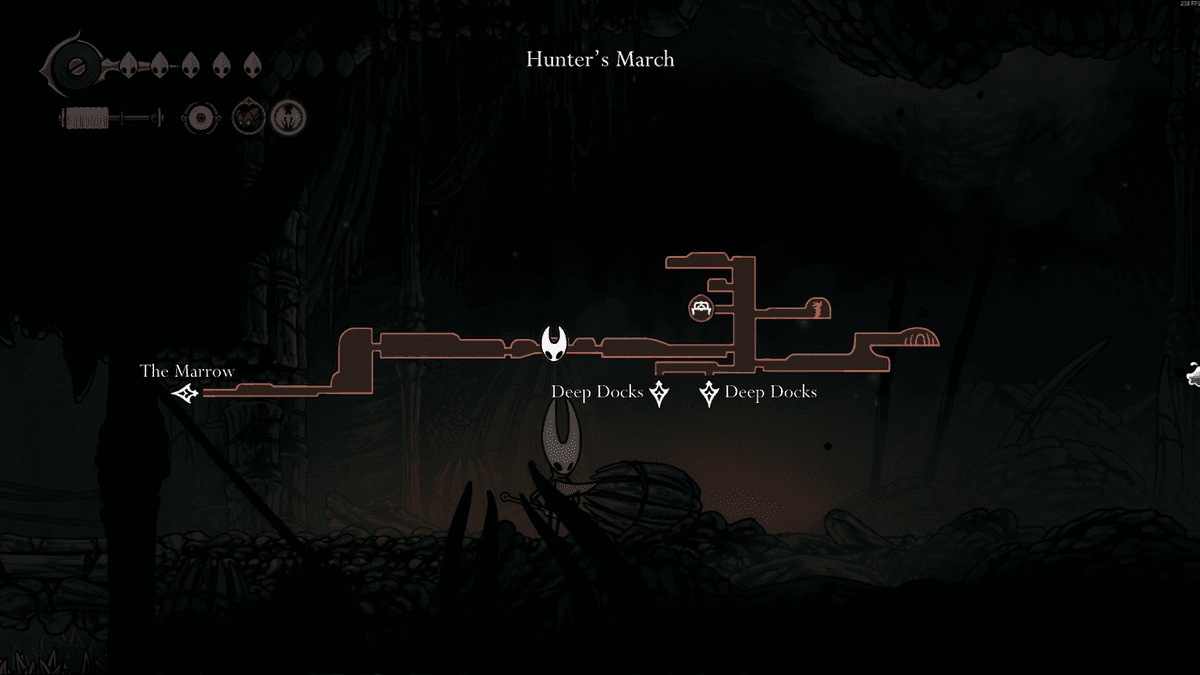
Task: Select Hornet's position marker on the map
Action: point(555,344)
